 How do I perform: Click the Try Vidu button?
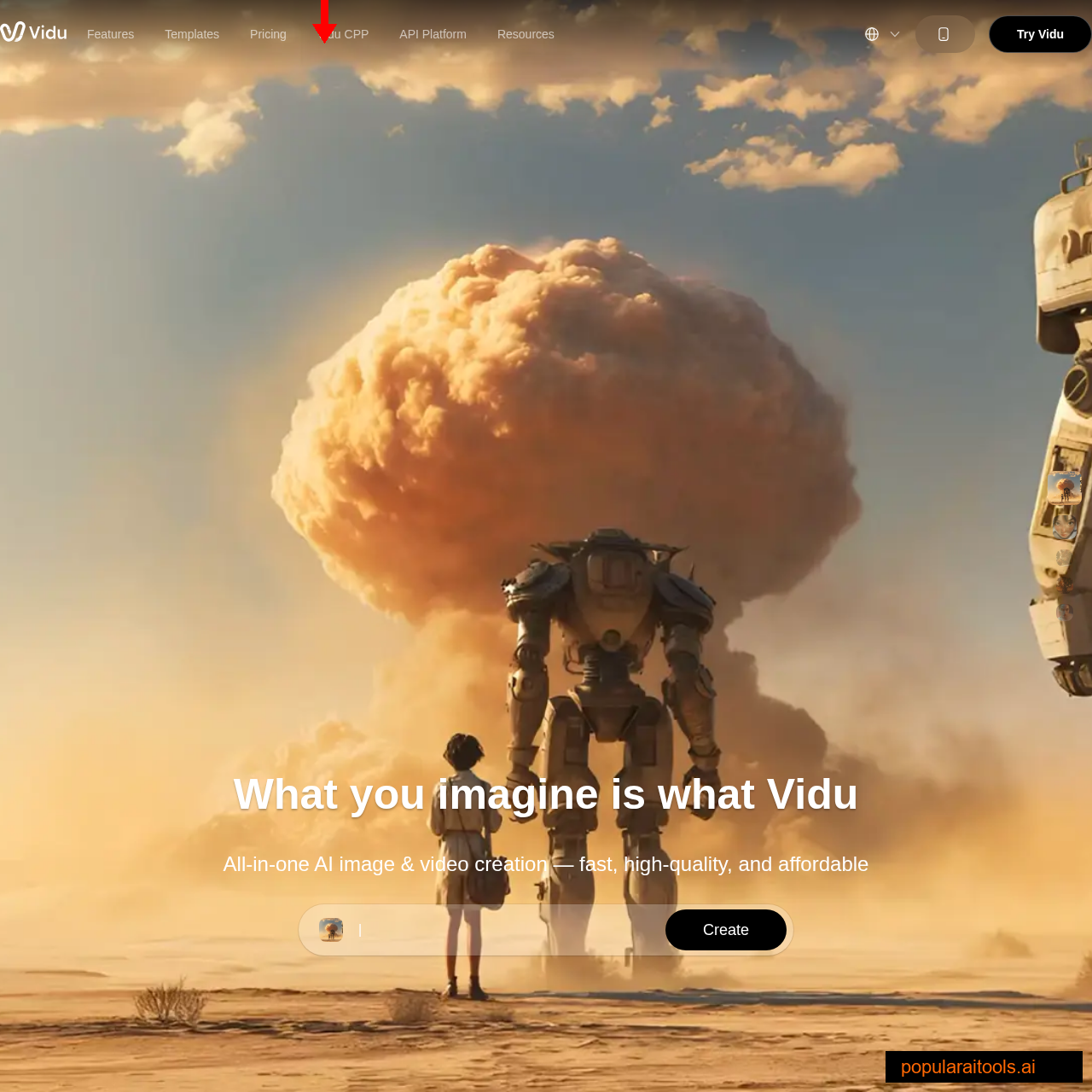[1039, 33]
